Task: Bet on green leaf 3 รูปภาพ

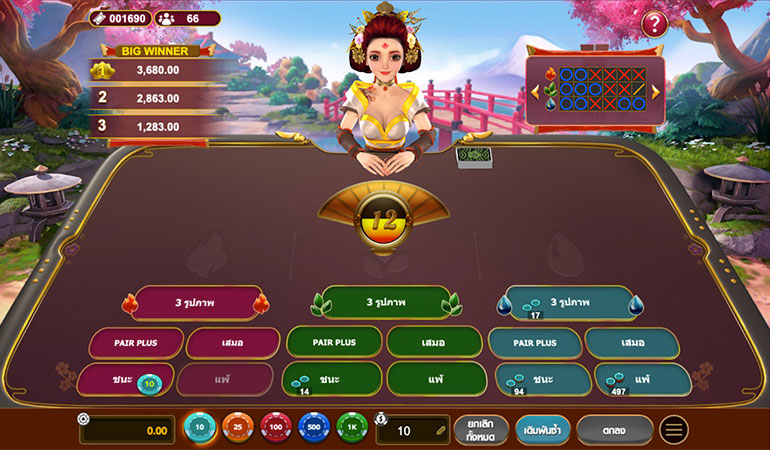Action: [x=384, y=302]
